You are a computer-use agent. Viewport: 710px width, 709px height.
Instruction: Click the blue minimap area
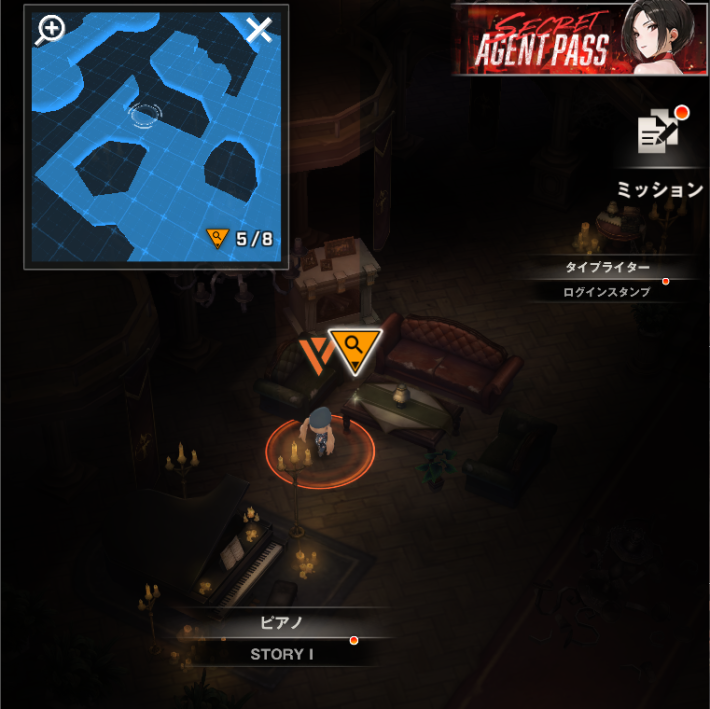156,138
